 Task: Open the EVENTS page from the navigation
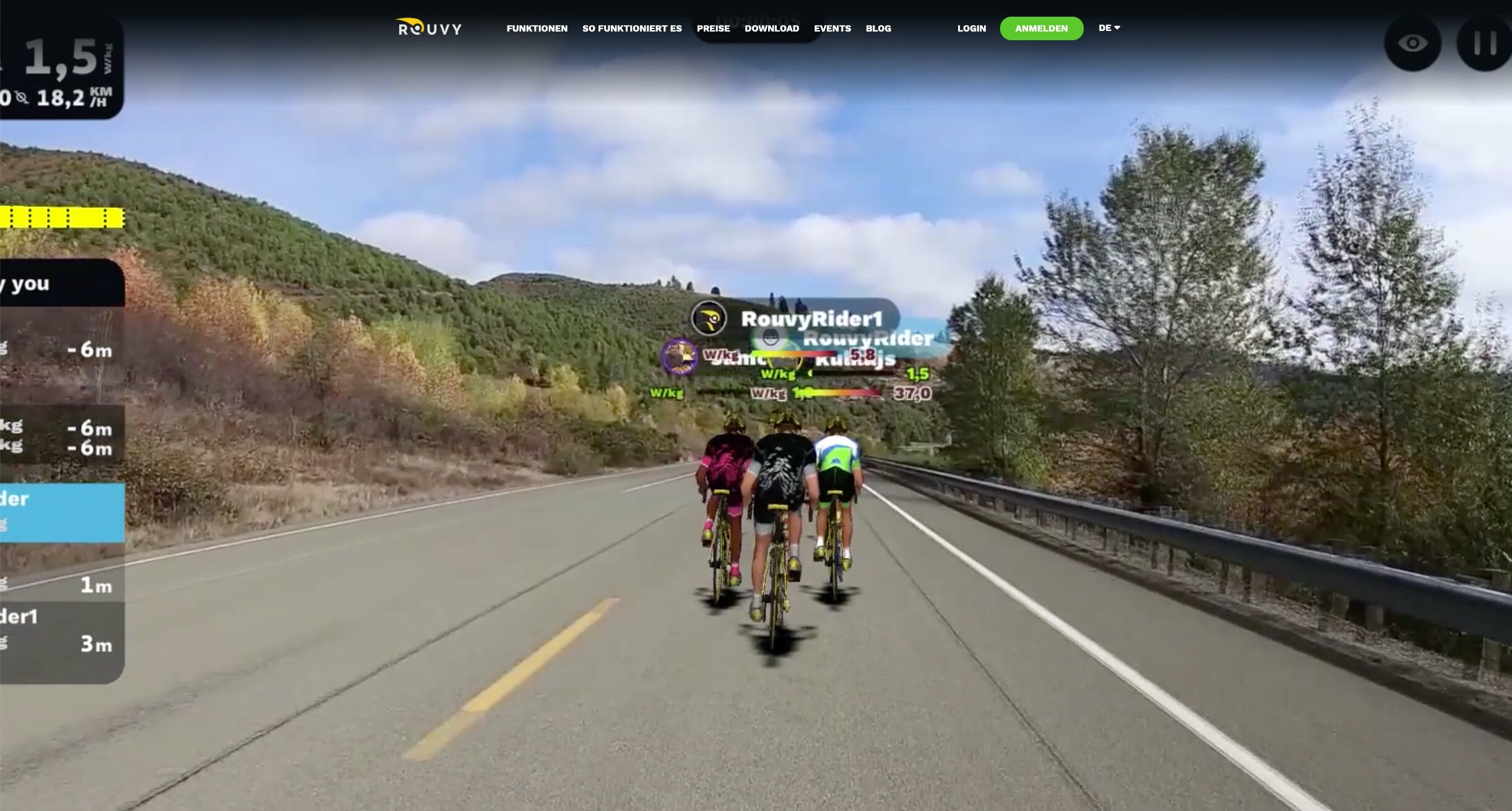click(832, 28)
